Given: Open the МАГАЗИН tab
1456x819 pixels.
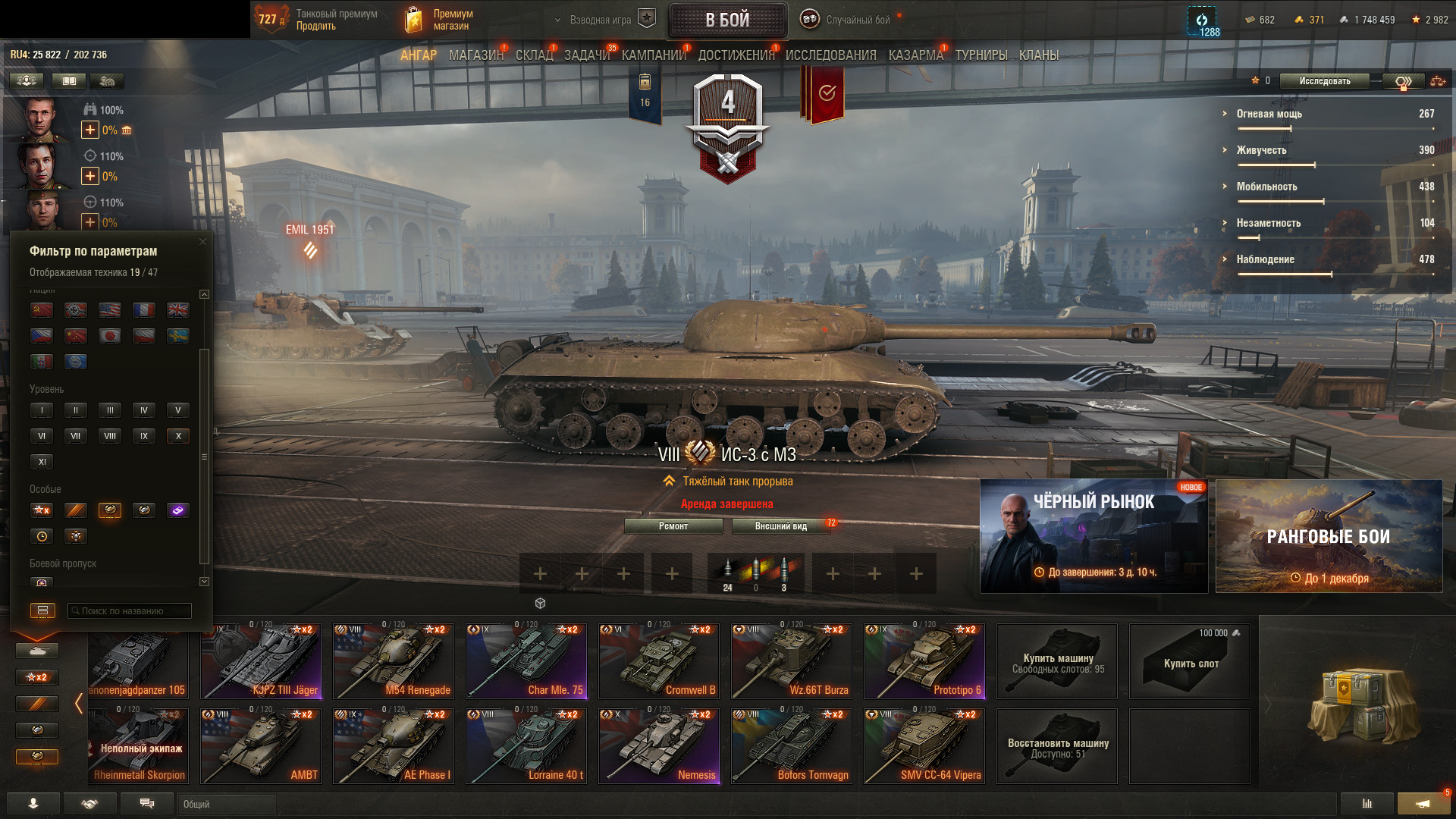Looking at the screenshot, I should pos(475,55).
